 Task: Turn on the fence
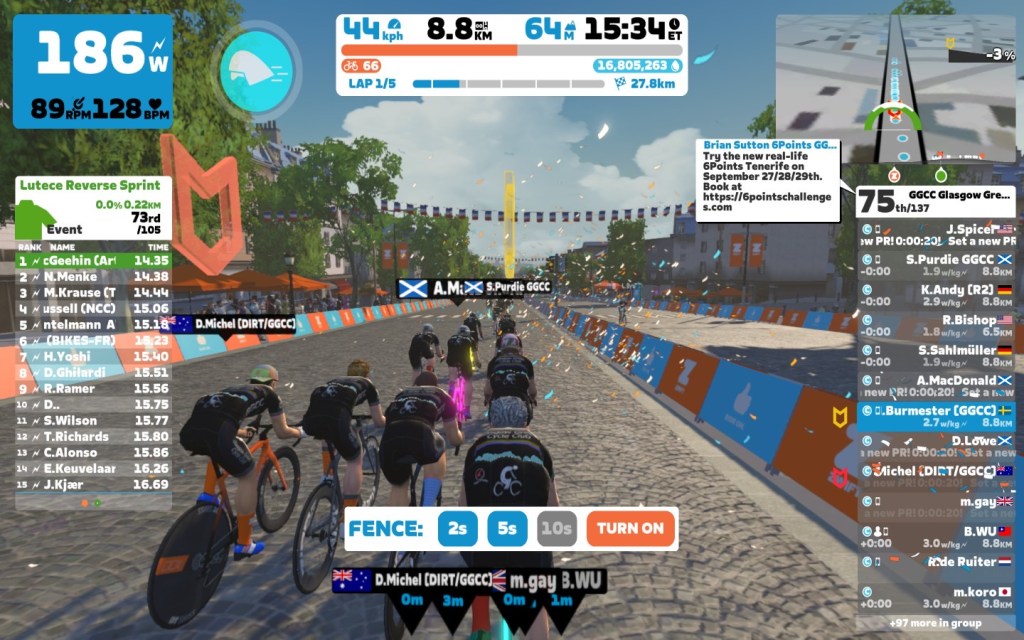[631, 529]
